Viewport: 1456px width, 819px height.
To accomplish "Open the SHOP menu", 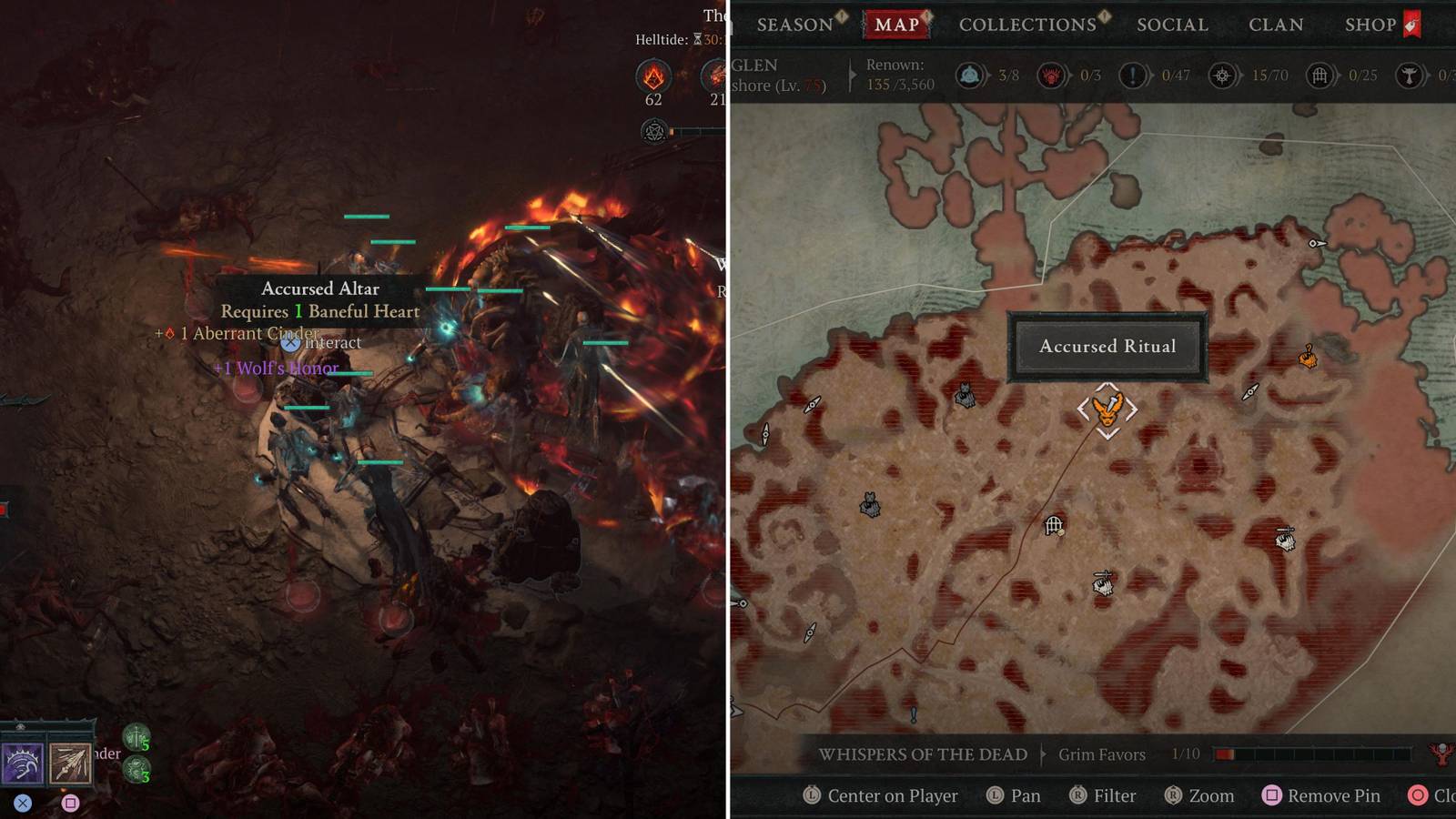I will (x=1371, y=25).
